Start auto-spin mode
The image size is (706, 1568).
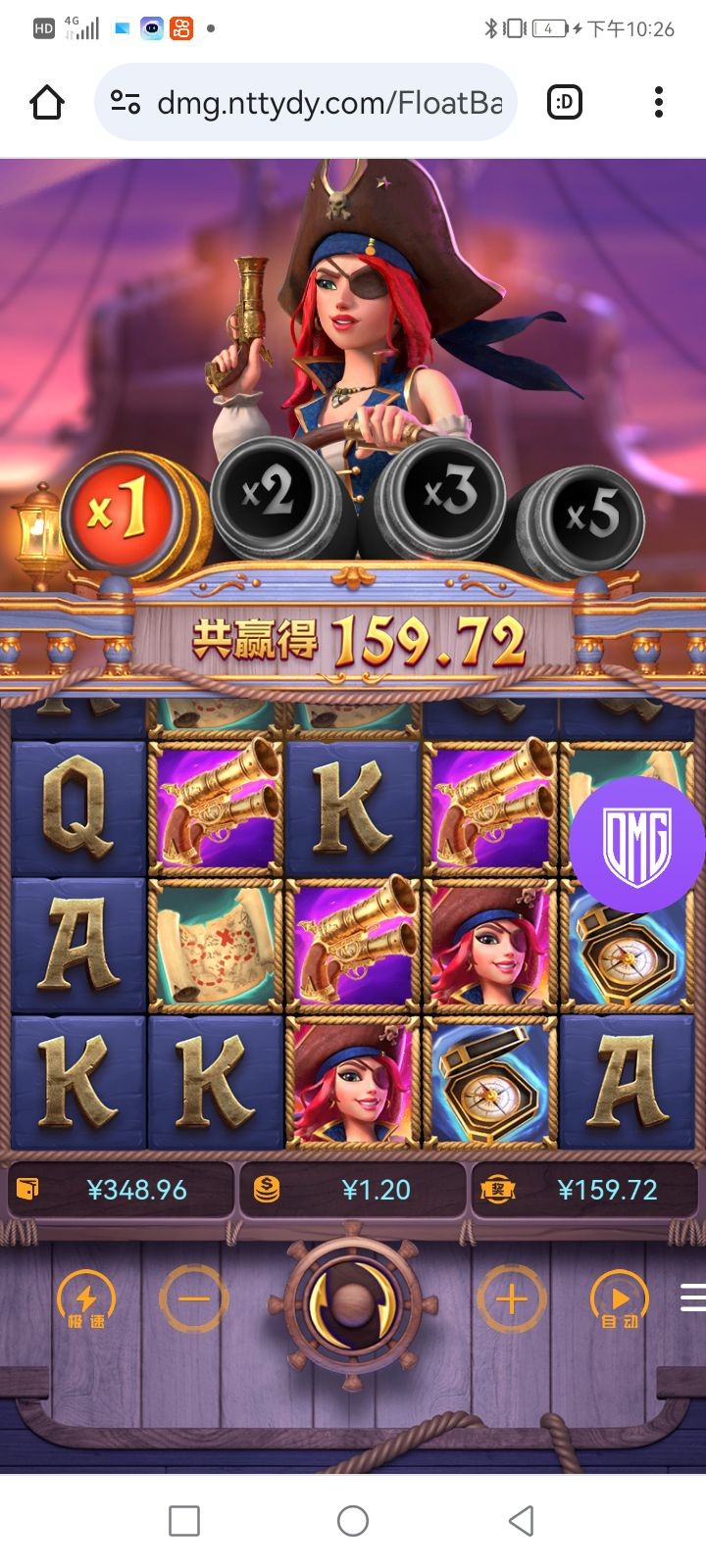point(619,1300)
